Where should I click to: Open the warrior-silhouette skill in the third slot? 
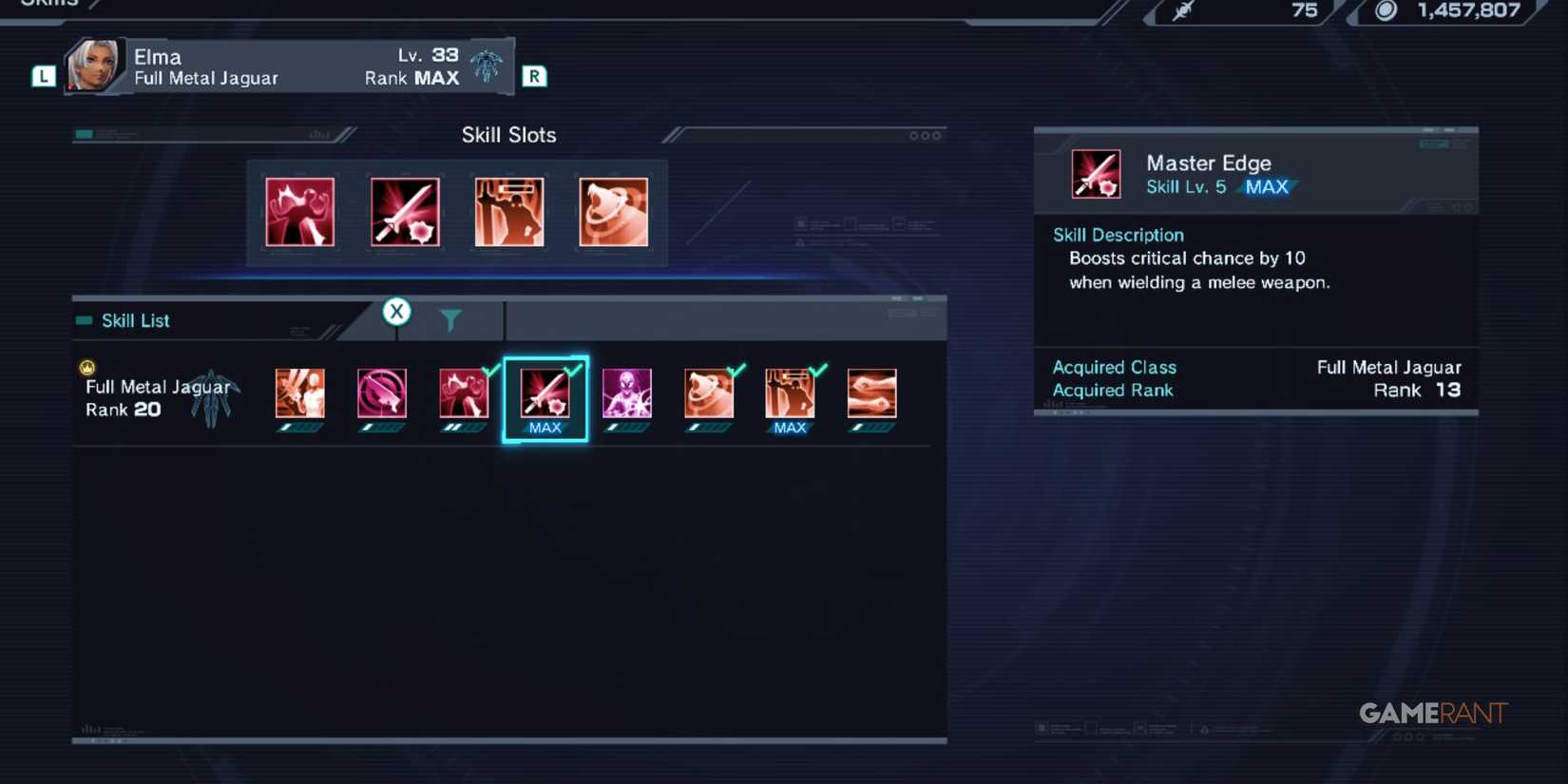tap(509, 211)
